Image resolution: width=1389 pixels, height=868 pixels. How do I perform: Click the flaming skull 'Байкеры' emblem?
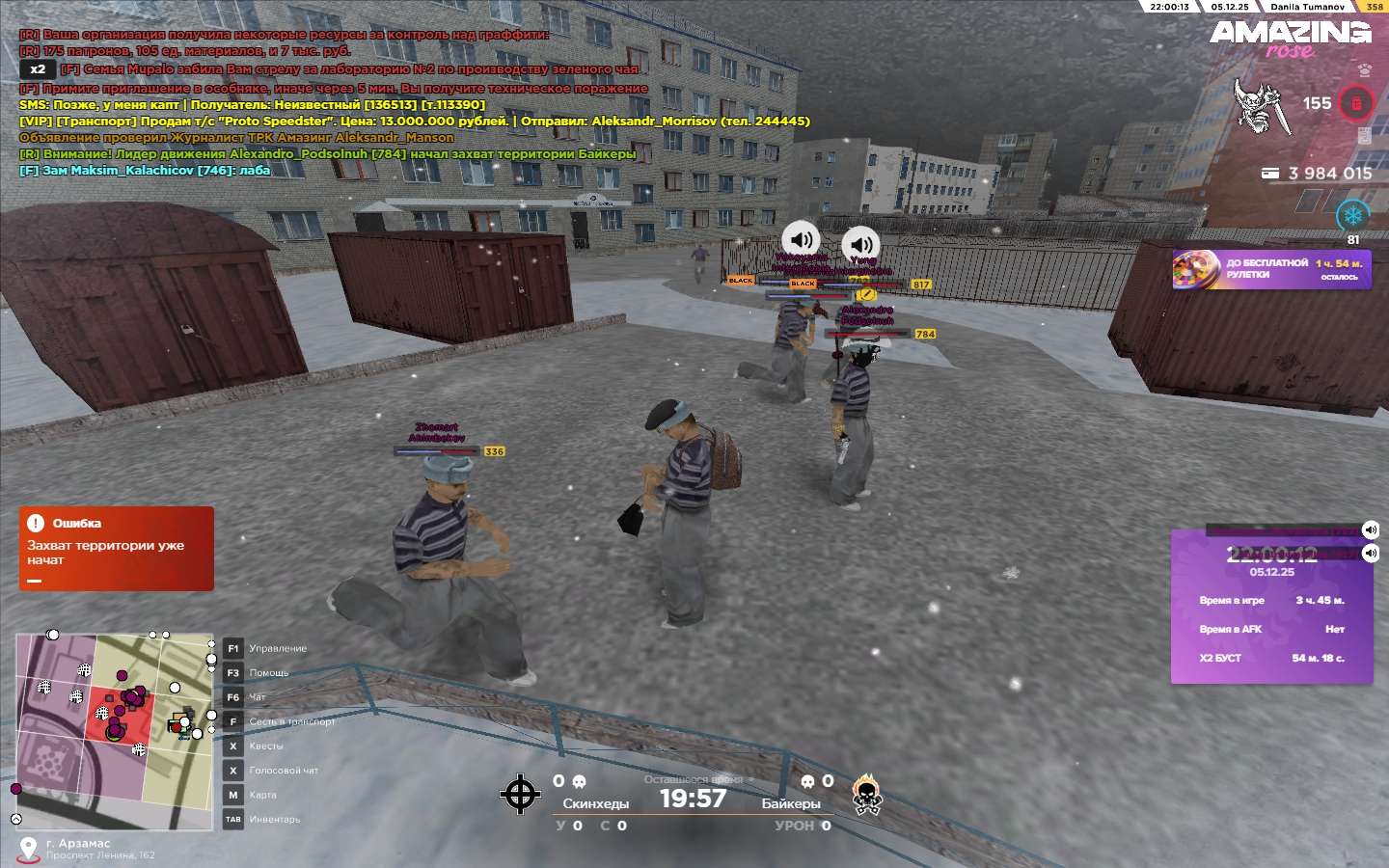tap(866, 796)
